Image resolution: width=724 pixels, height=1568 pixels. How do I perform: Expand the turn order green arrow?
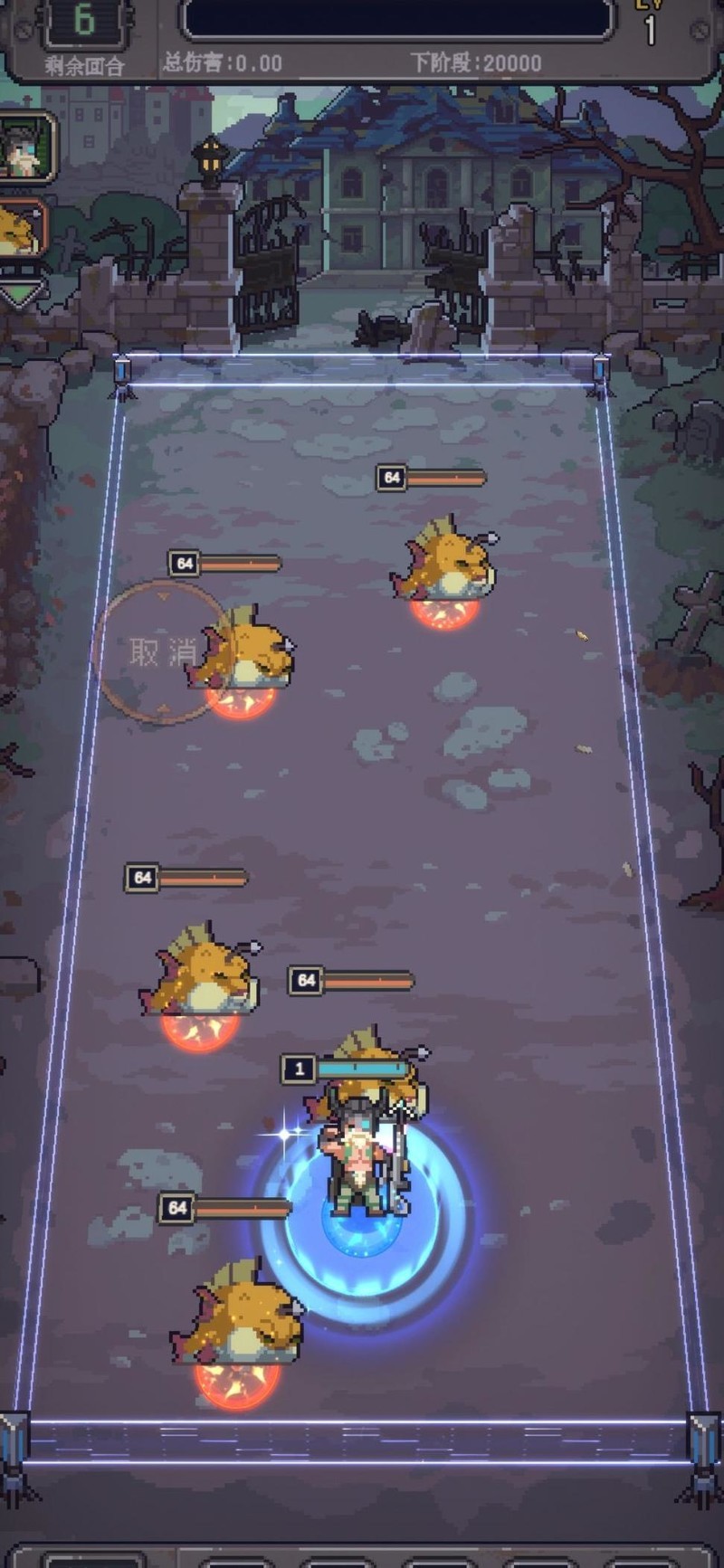(x=20, y=292)
